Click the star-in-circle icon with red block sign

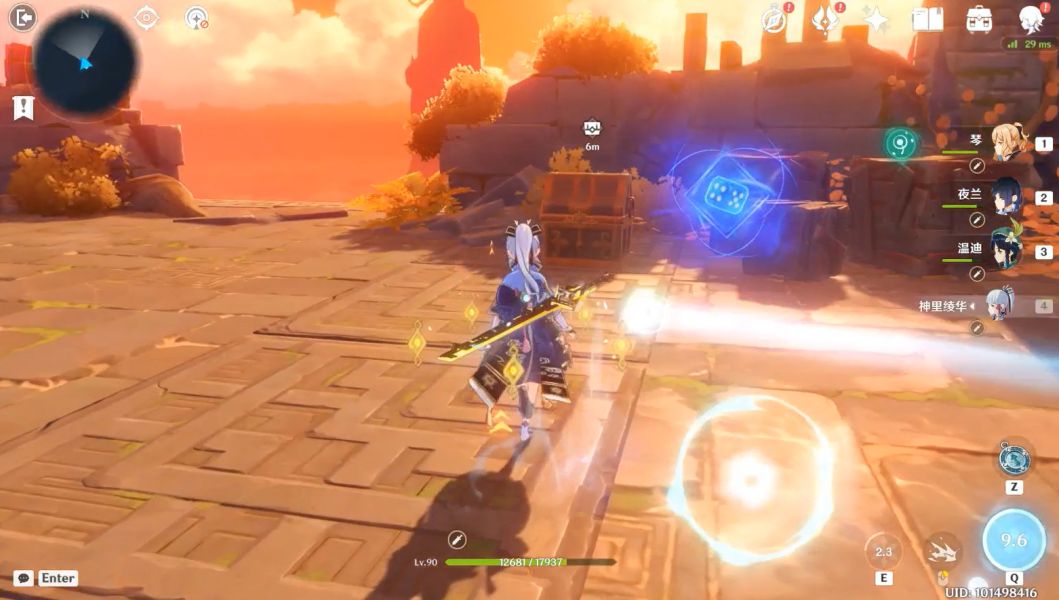197,18
